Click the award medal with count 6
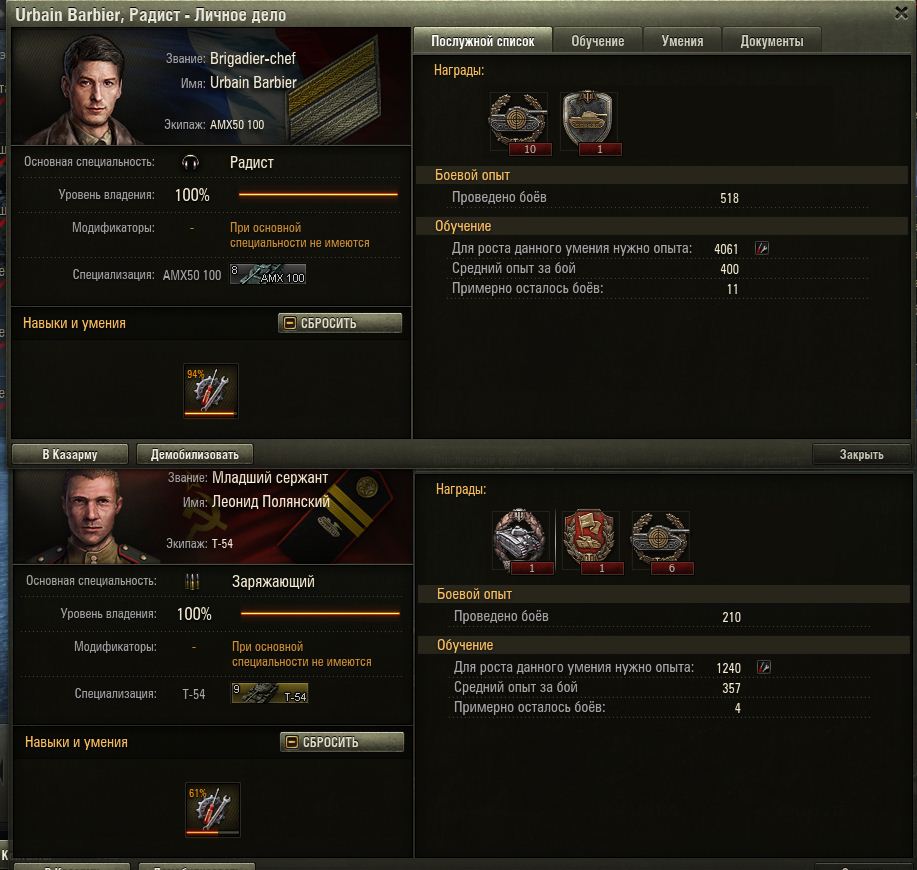Screen dimensions: 917x870 660,541
